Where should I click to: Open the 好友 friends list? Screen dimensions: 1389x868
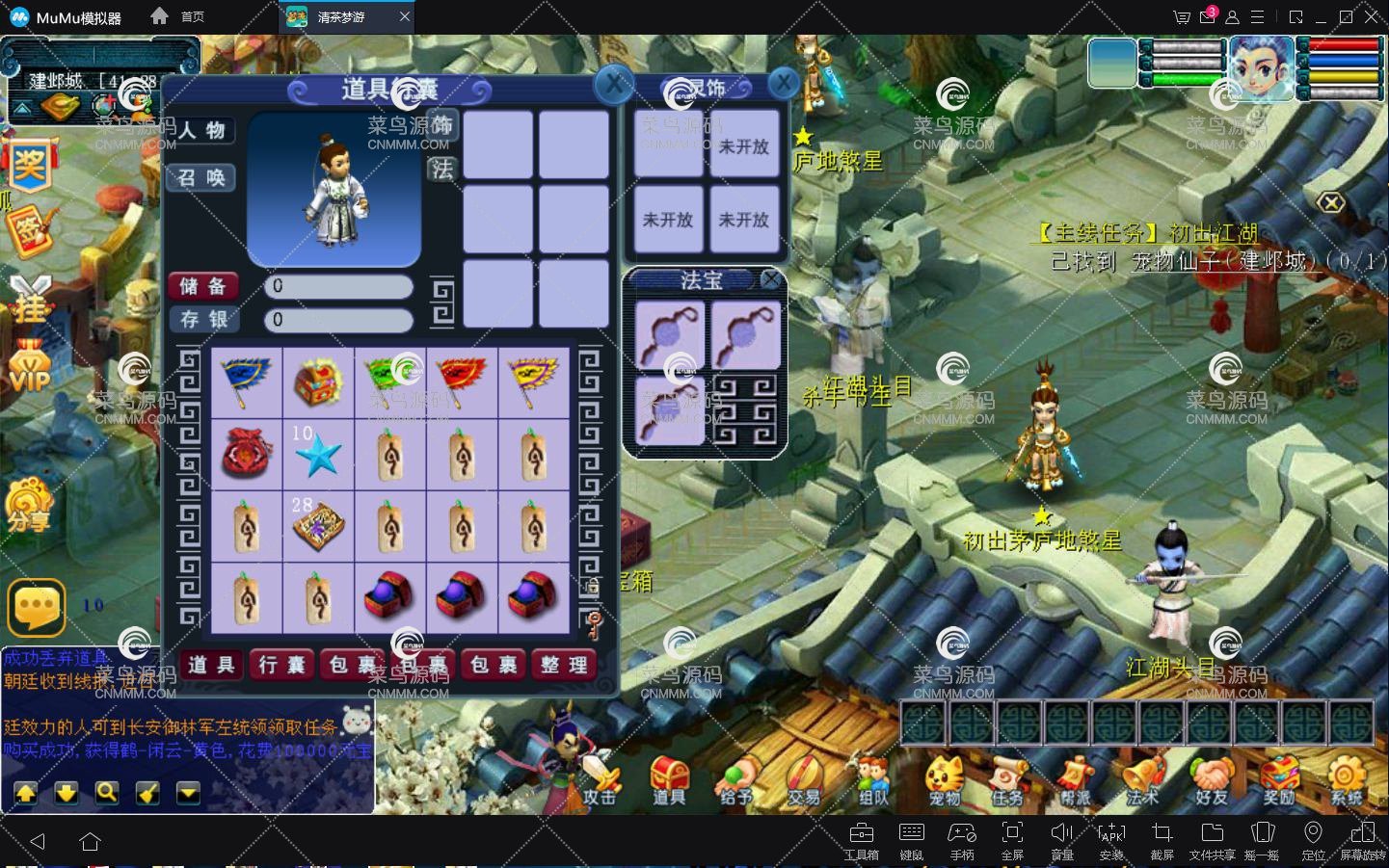1212,780
